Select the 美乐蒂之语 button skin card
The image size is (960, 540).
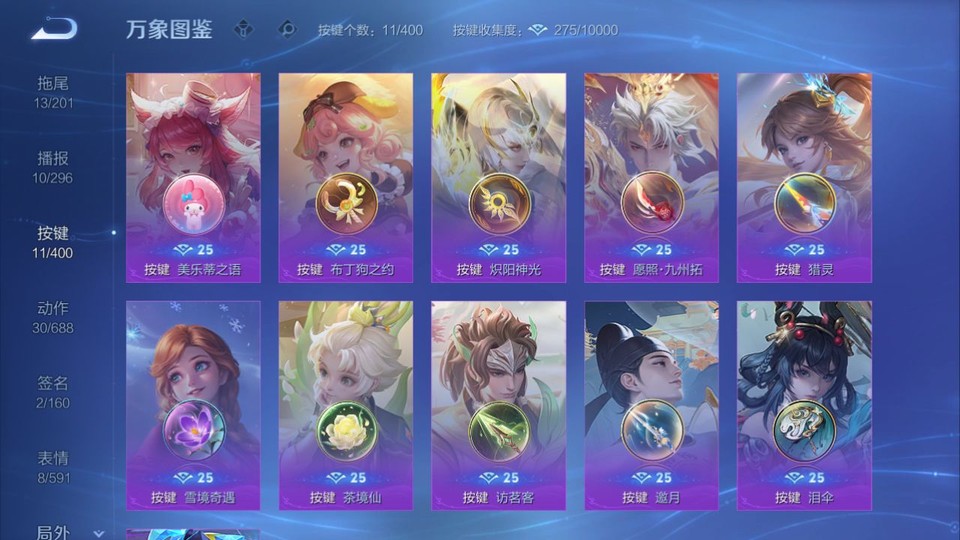click(x=193, y=177)
